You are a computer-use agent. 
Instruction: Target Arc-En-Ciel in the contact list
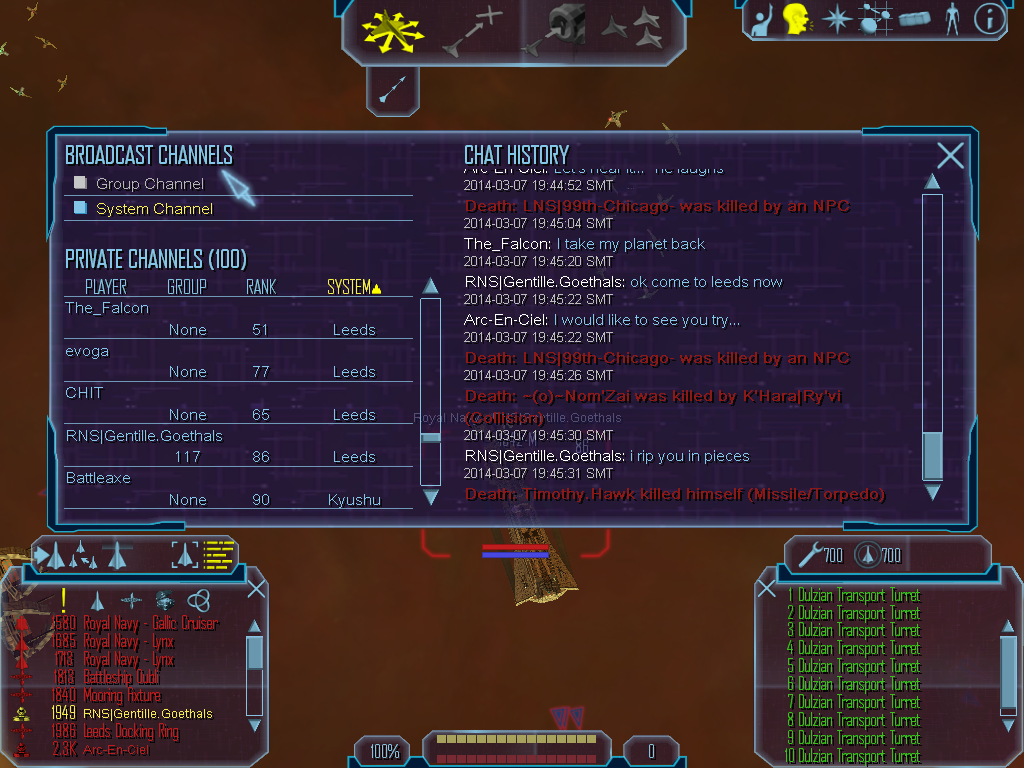point(117,749)
